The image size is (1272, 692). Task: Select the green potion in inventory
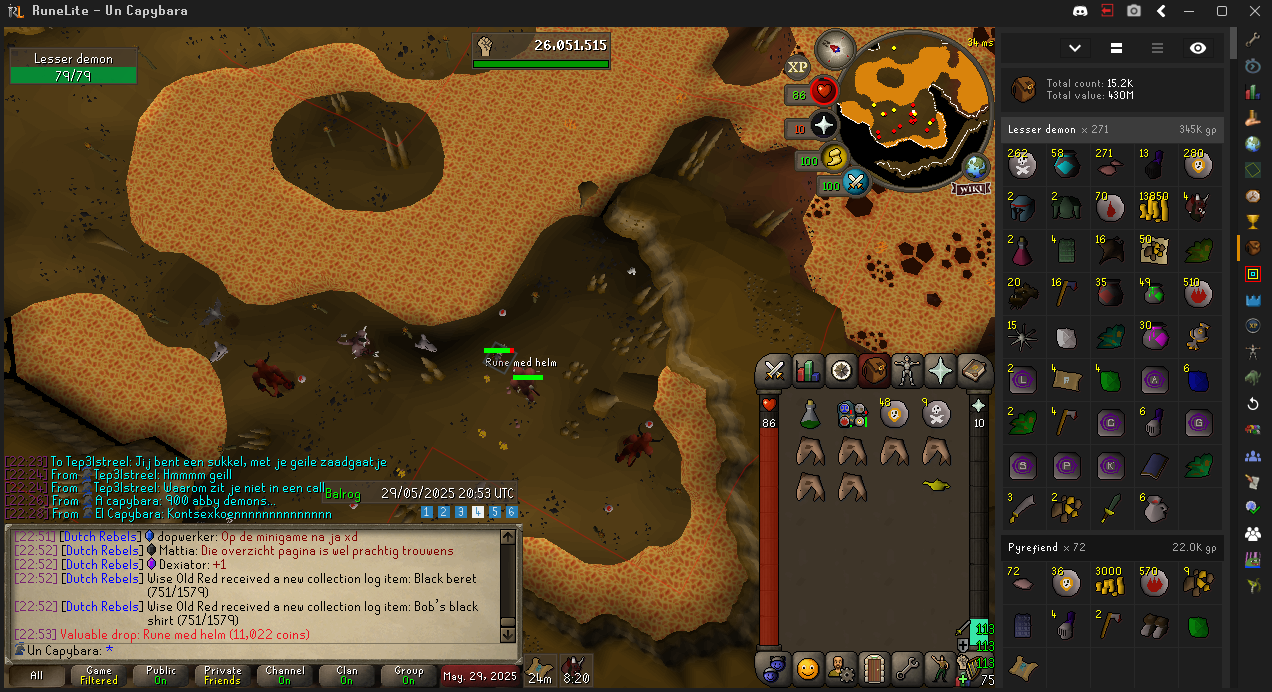pos(811,412)
